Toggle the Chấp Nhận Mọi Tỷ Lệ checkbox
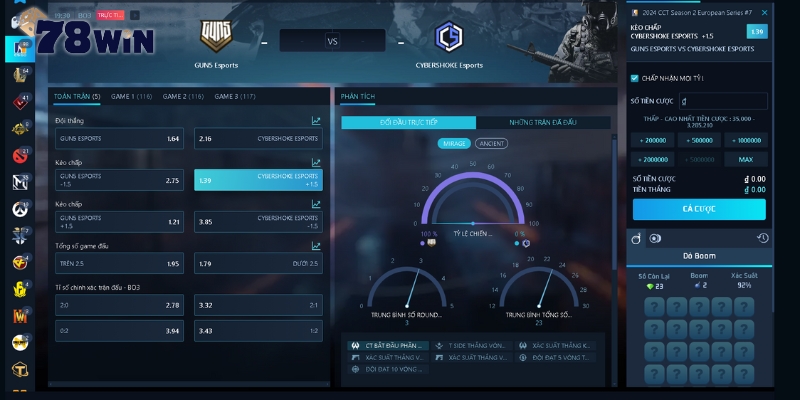Image resolution: width=800 pixels, height=400 pixels. pyautogui.click(x=635, y=77)
